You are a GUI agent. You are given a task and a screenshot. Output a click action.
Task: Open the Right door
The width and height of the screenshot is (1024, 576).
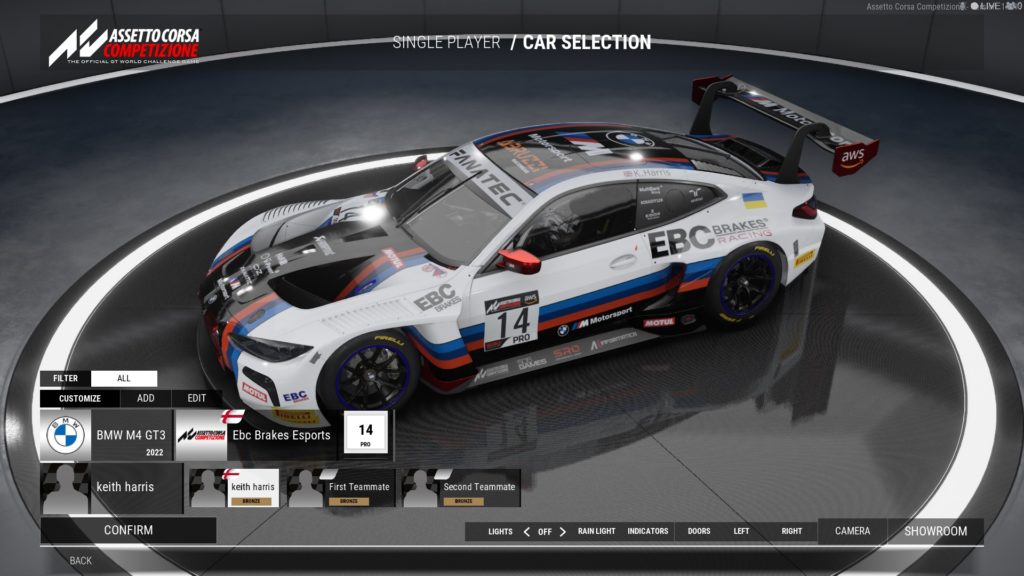792,531
